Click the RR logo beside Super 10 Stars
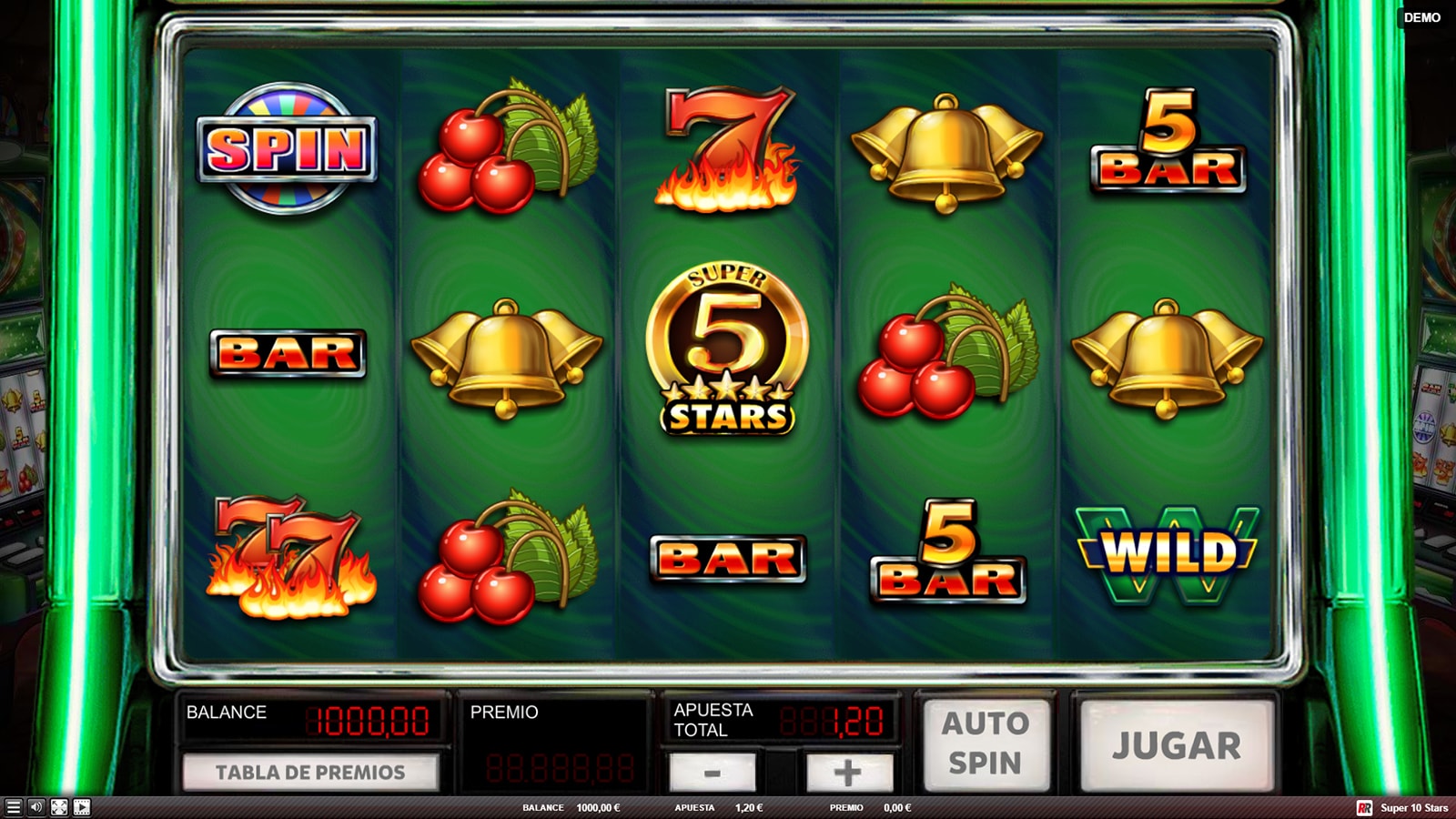 point(1364,808)
